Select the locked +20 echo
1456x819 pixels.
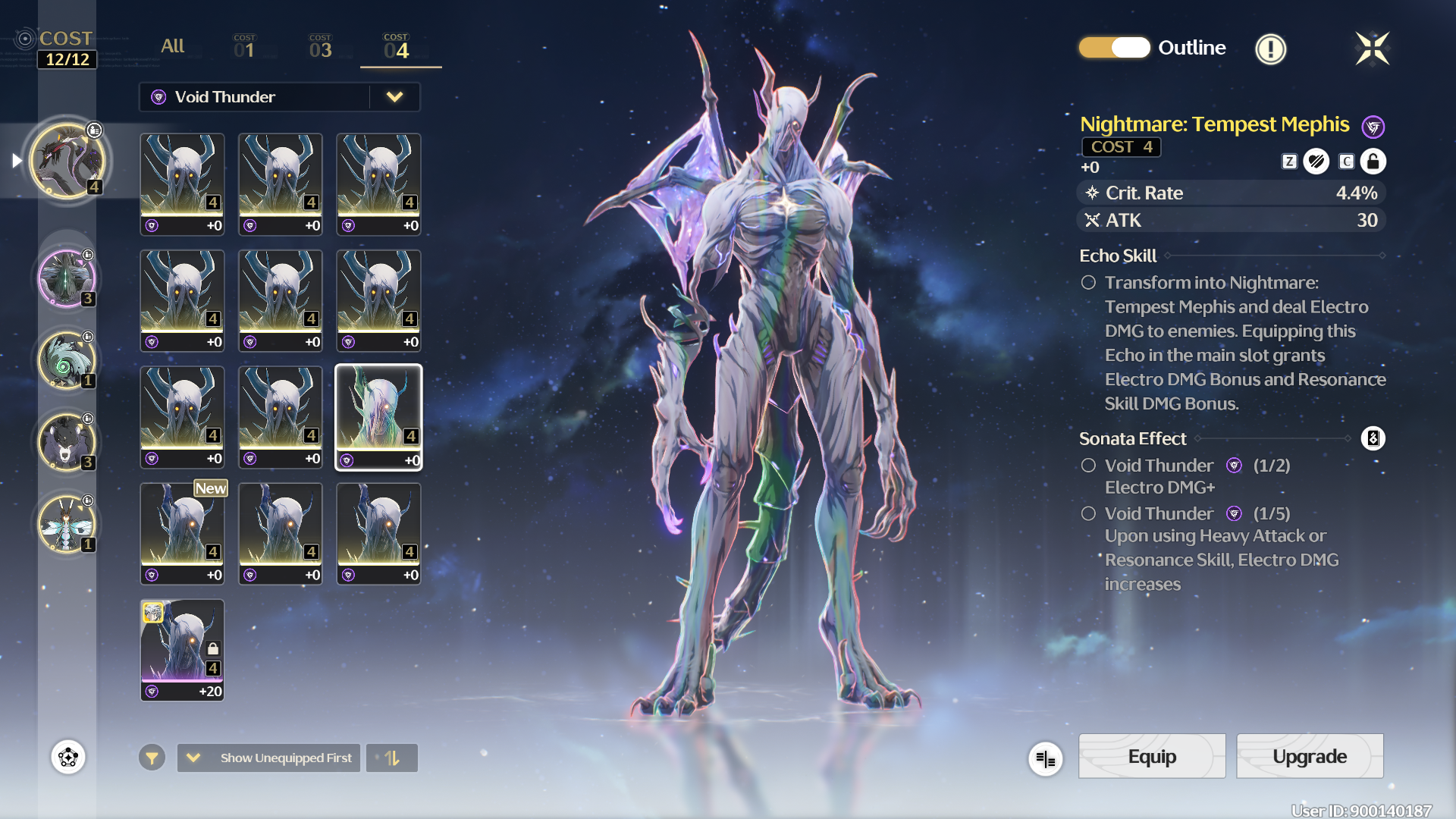tap(182, 650)
